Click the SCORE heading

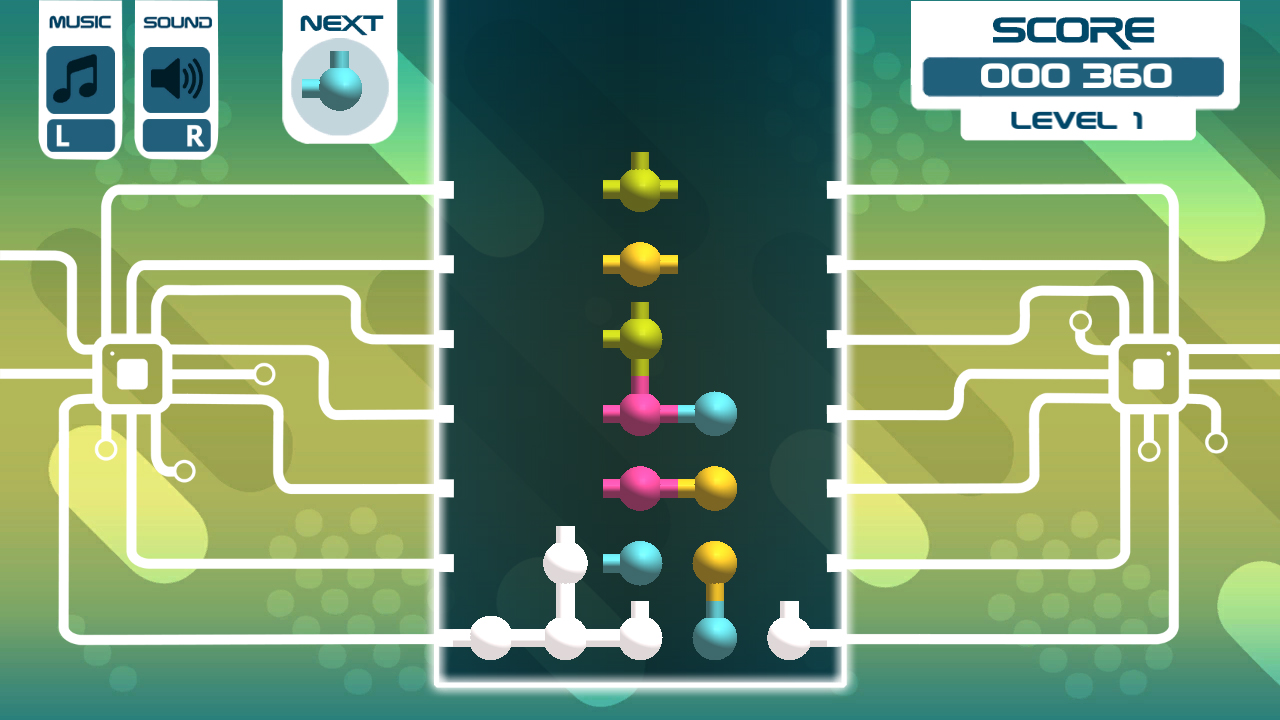pyautogui.click(x=1075, y=30)
